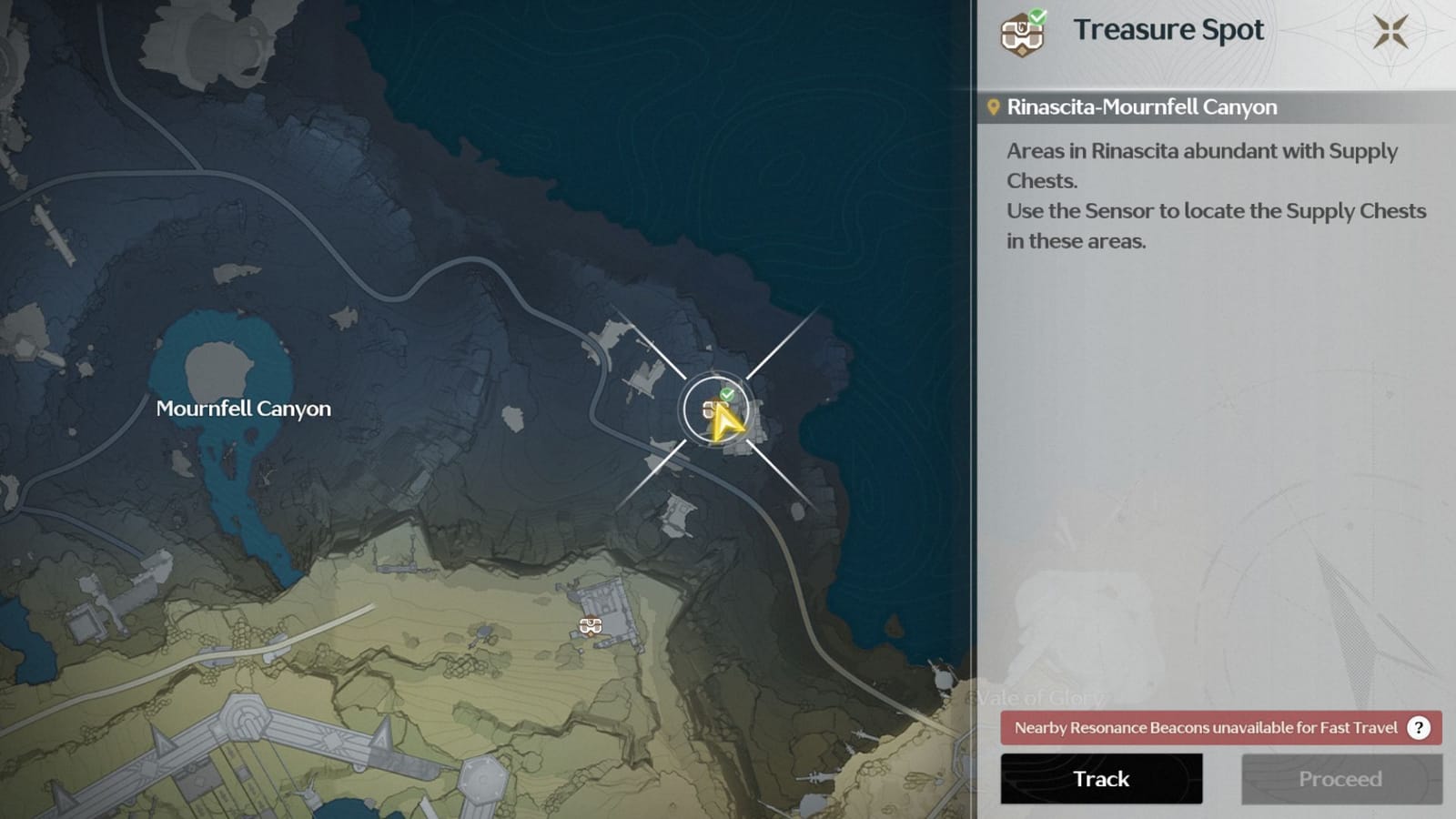Click the location pin beside Rinascita-Mournfell Canyon
Viewport: 1456px width, 819px height.
(x=996, y=106)
